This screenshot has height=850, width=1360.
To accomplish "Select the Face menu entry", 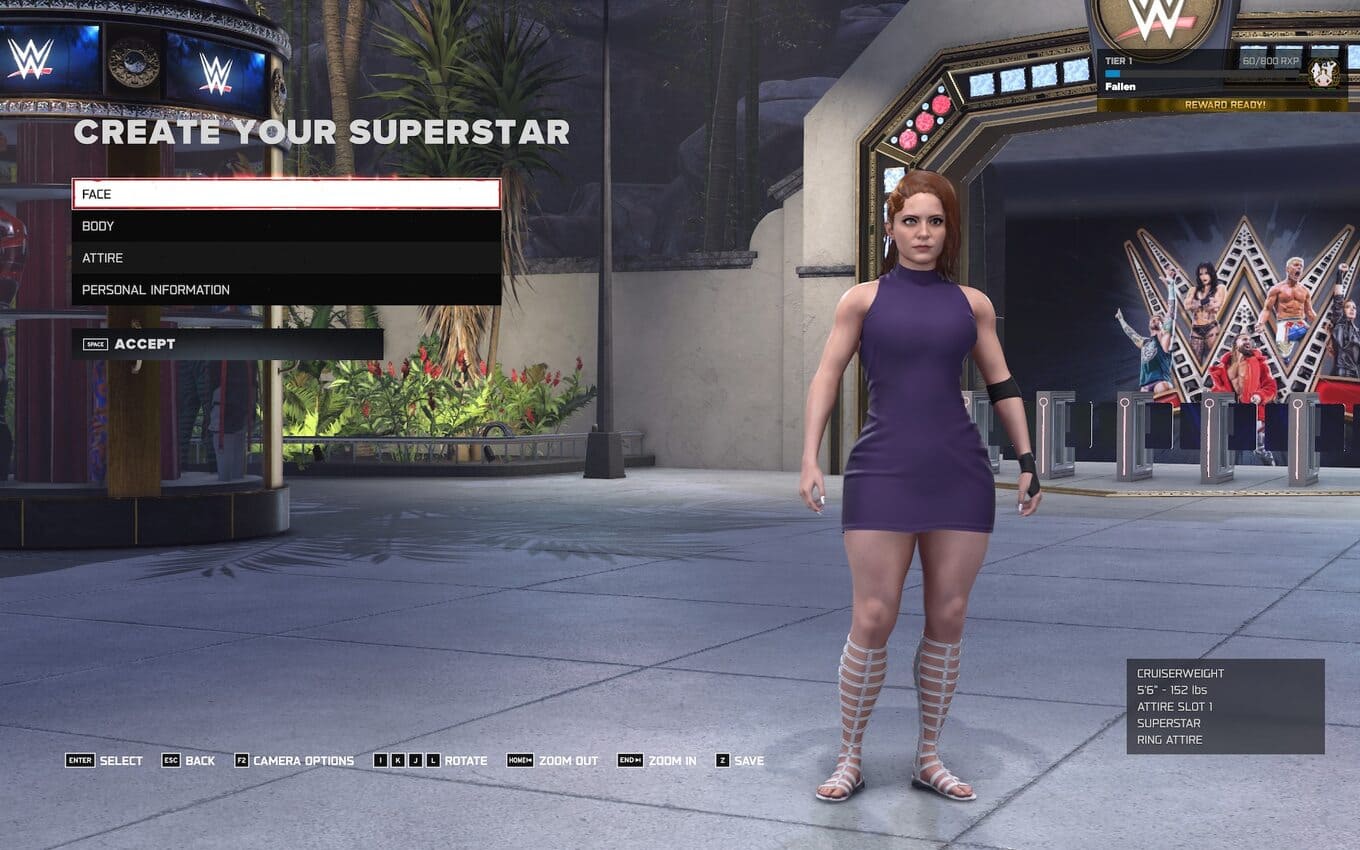I will pos(286,194).
